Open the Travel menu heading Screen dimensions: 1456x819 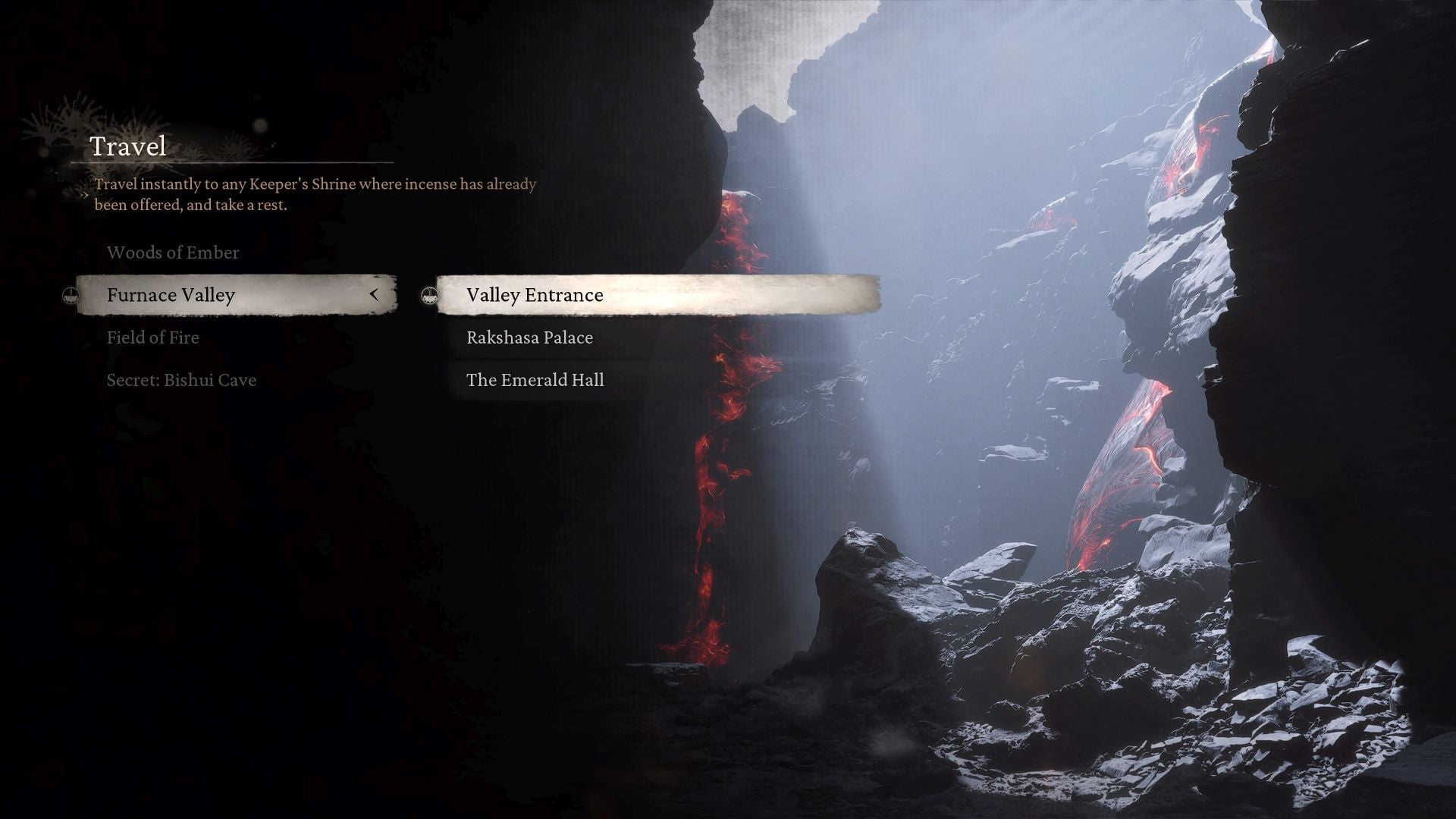point(128,146)
